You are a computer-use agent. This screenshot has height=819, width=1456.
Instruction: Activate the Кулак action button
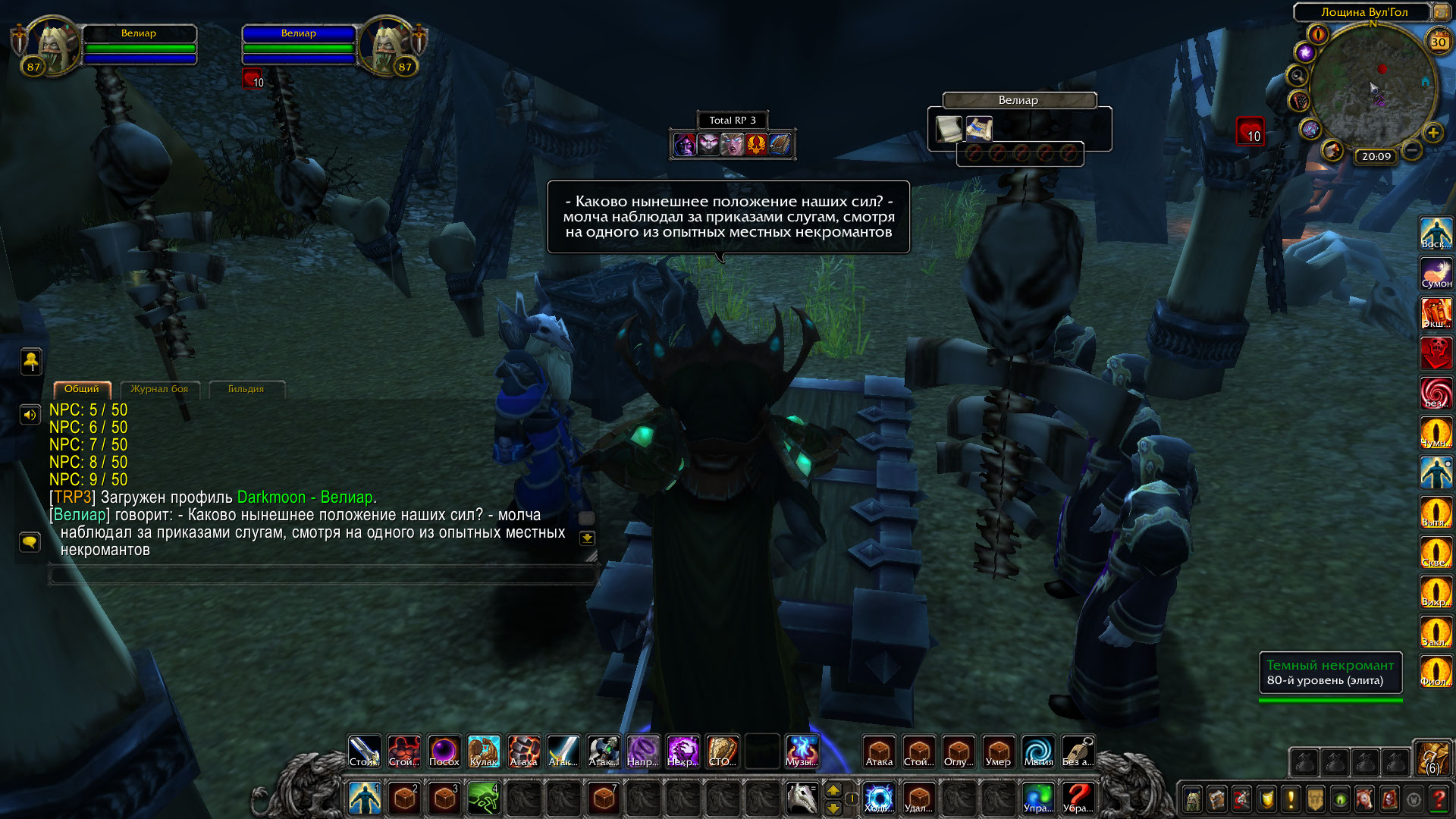coord(484,752)
